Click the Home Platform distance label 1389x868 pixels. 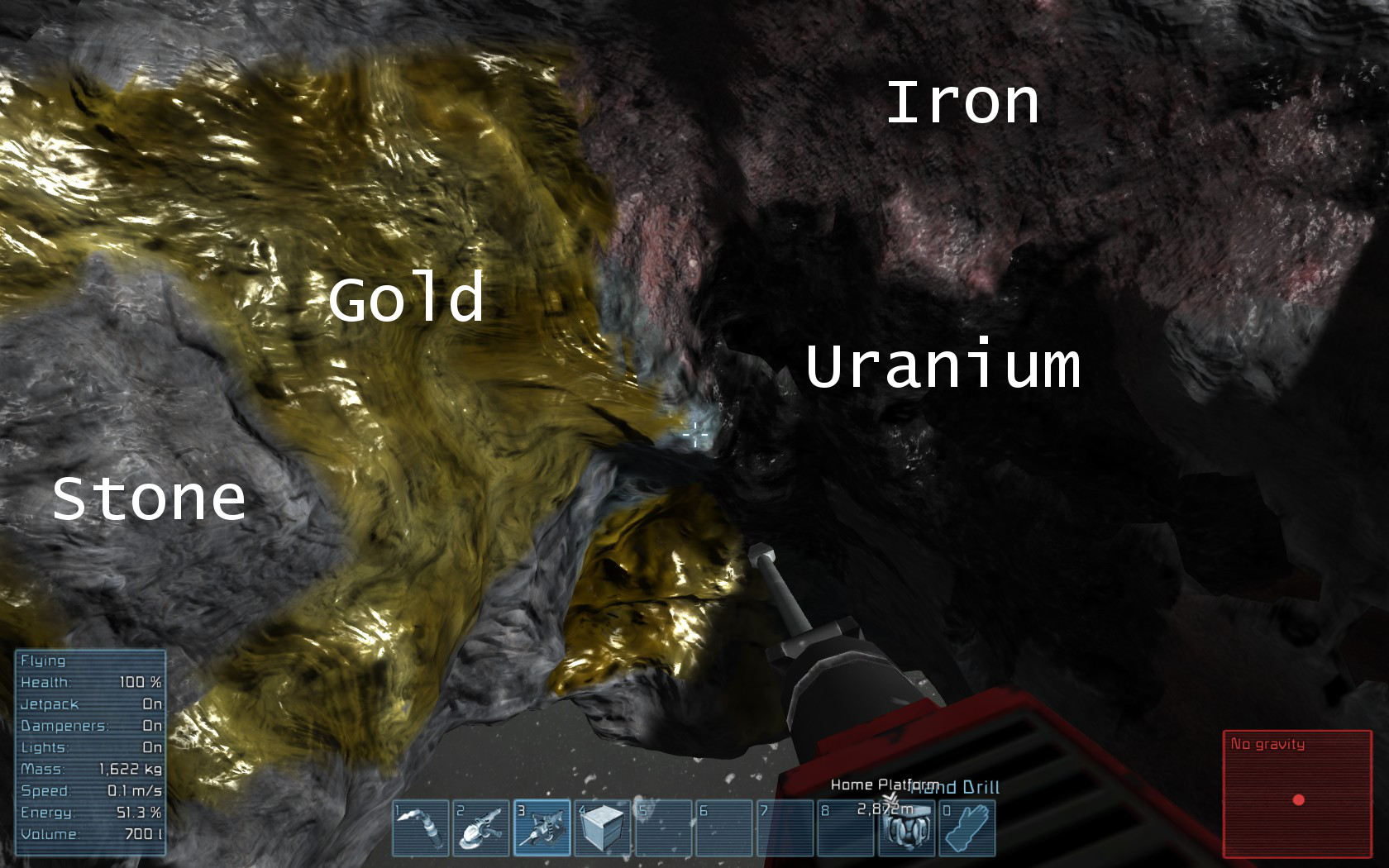coord(885,808)
